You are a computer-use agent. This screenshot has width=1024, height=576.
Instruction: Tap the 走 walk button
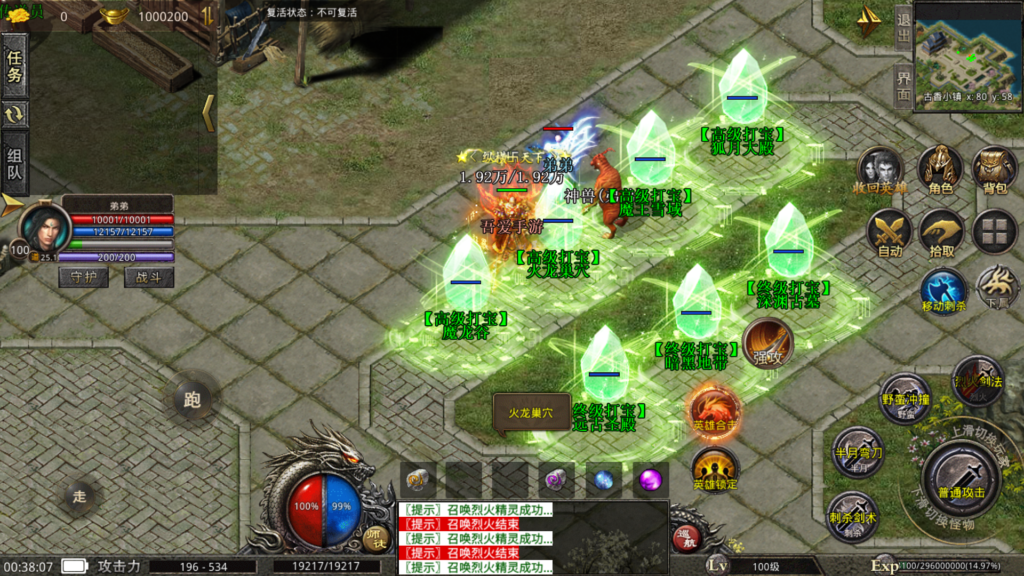(x=80, y=494)
